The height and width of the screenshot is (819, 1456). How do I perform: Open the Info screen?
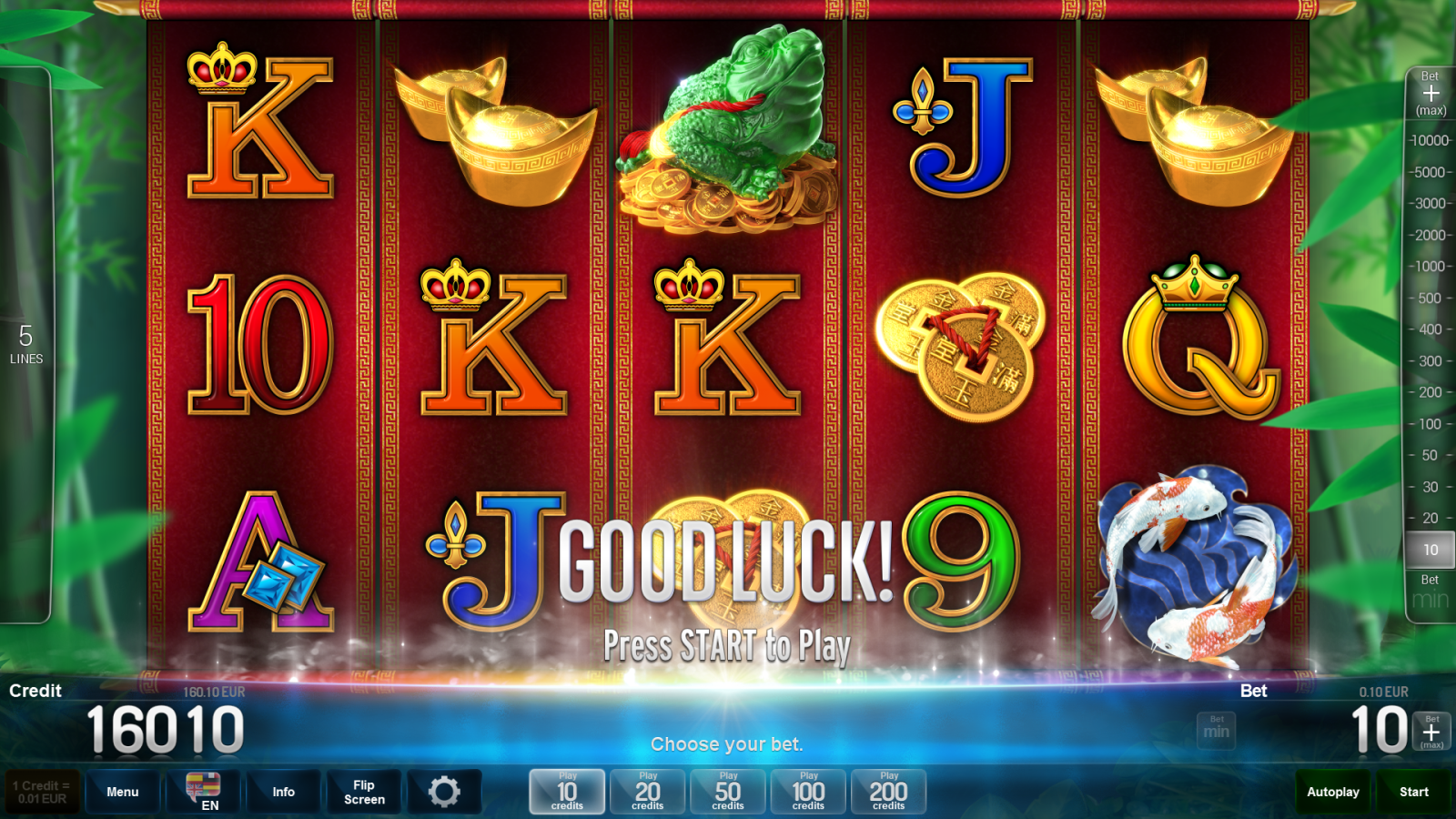click(283, 792)
